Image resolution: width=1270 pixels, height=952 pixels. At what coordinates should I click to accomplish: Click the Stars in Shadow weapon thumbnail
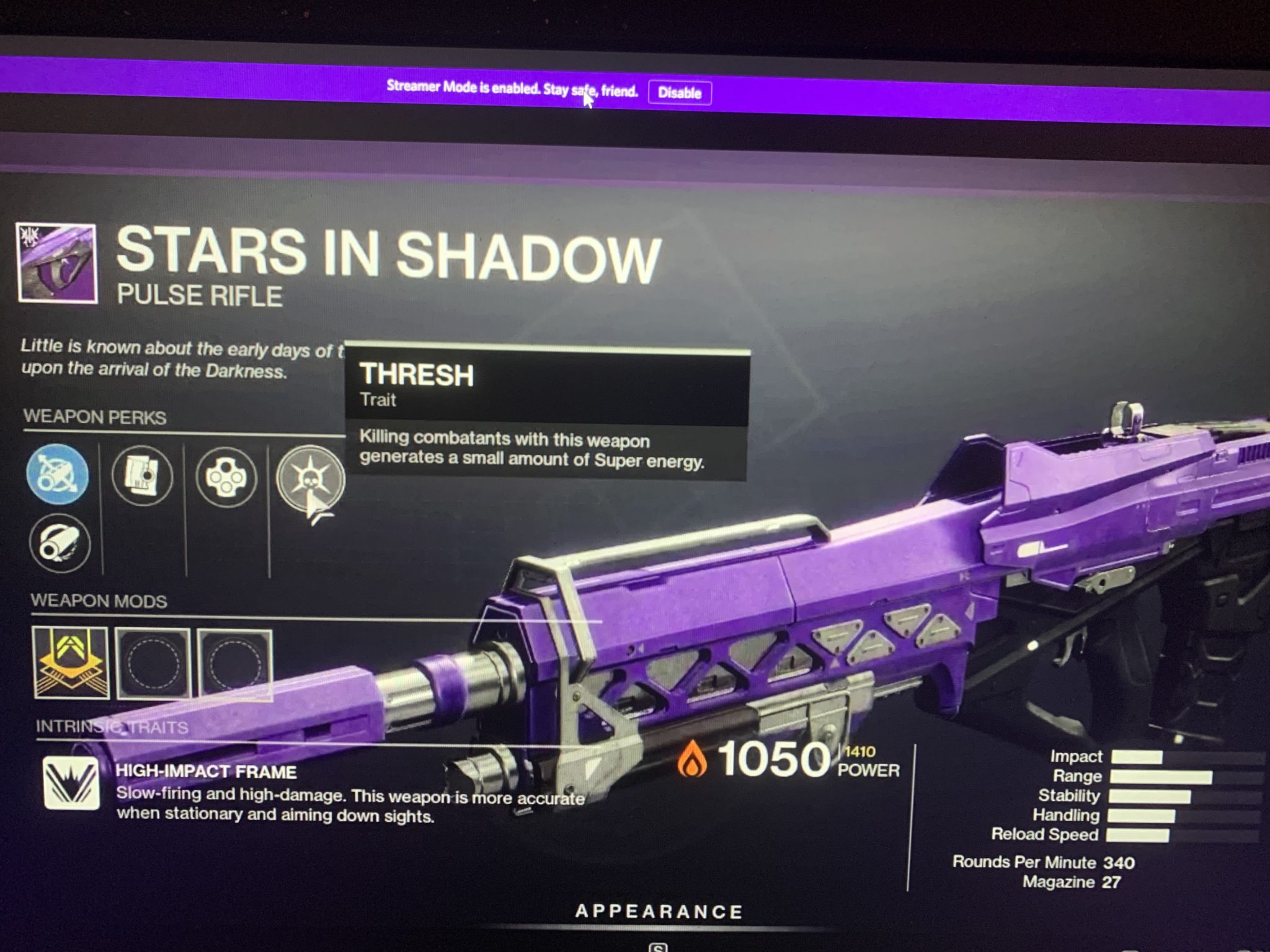58,263
